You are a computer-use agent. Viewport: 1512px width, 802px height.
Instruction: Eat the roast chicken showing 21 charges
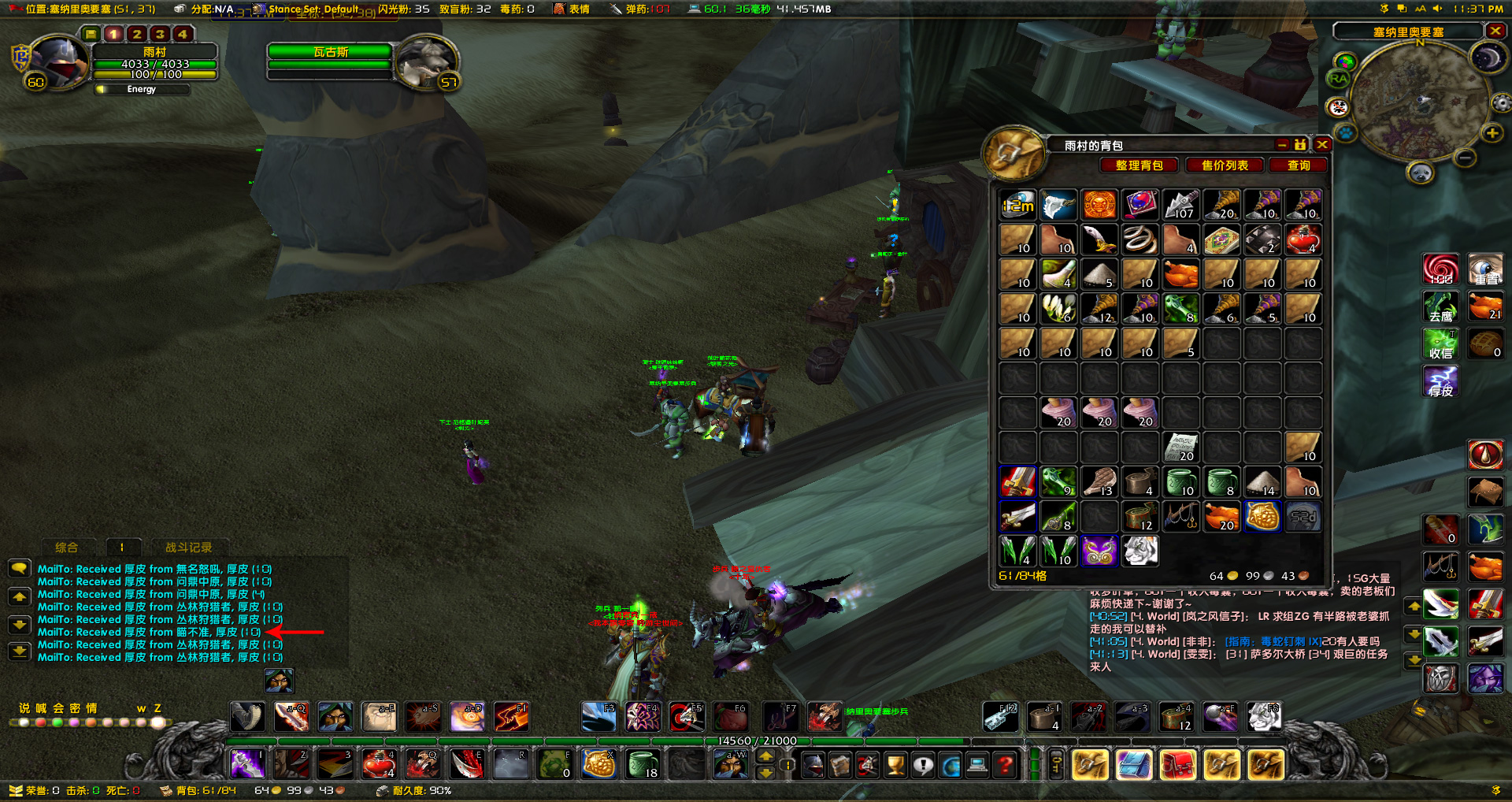(1486, 306)
